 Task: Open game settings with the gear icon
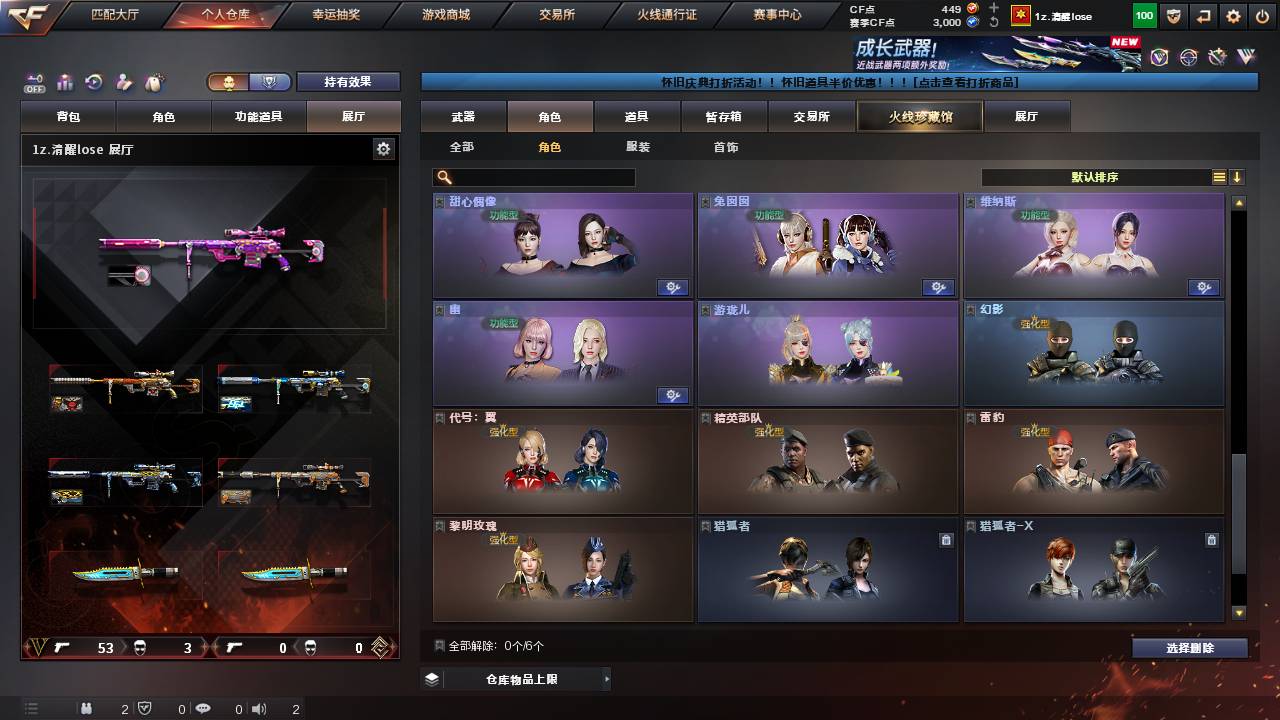pyautogui.click(x=1232, y=16)
